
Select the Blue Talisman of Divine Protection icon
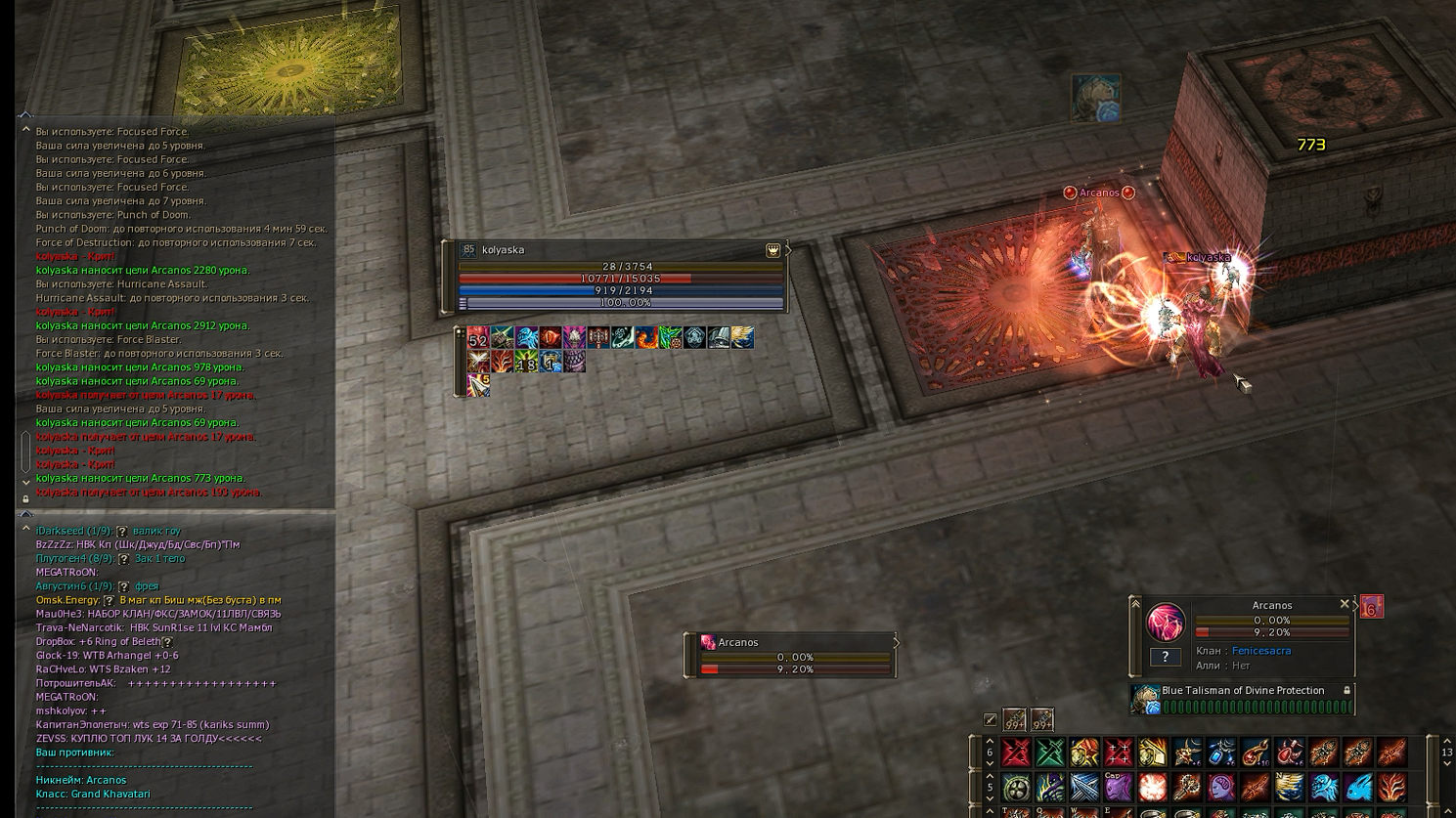(1145, 699)
